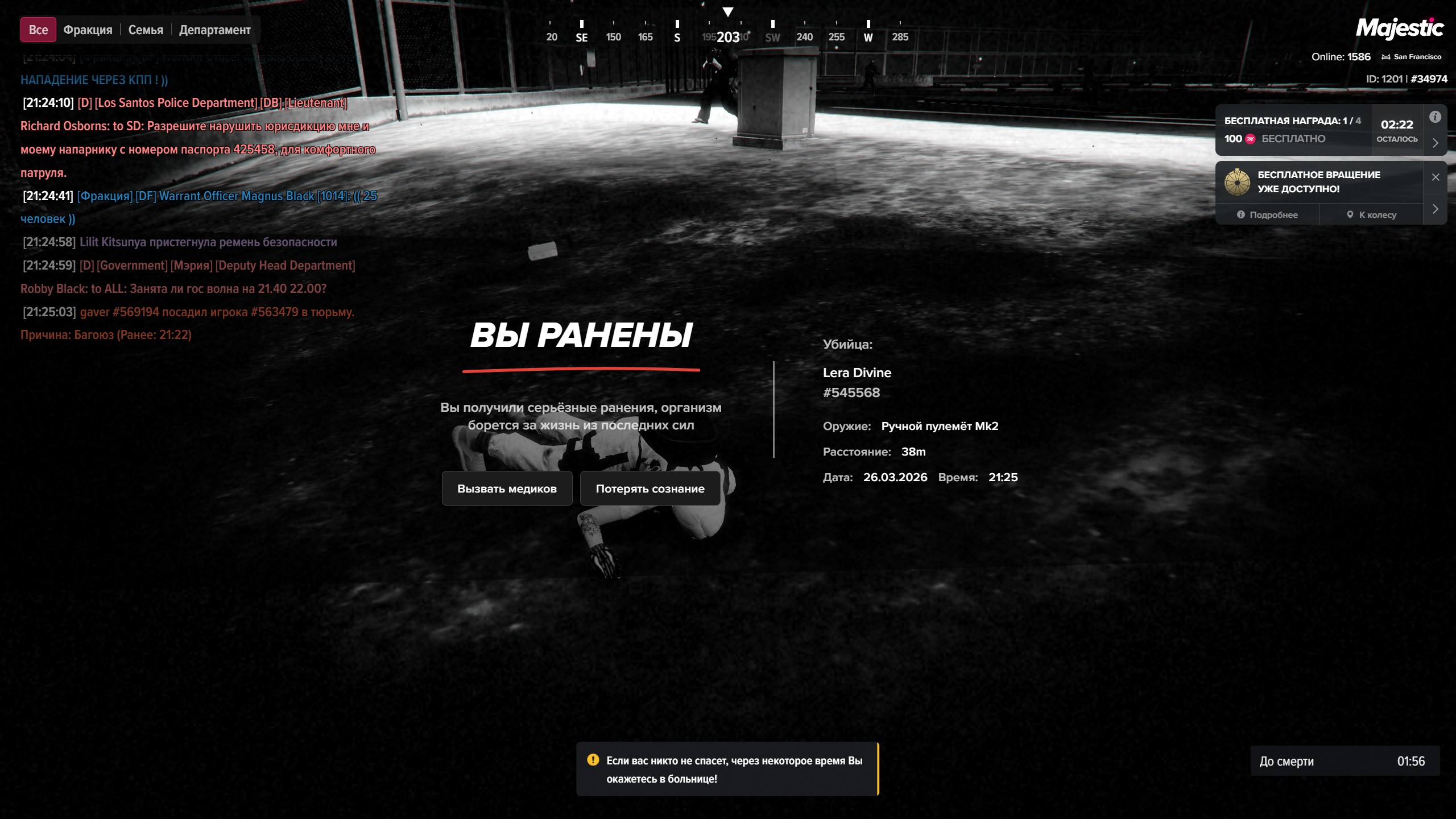
Task: Call medics with Вызвать медиков
Action: point(507,489)
